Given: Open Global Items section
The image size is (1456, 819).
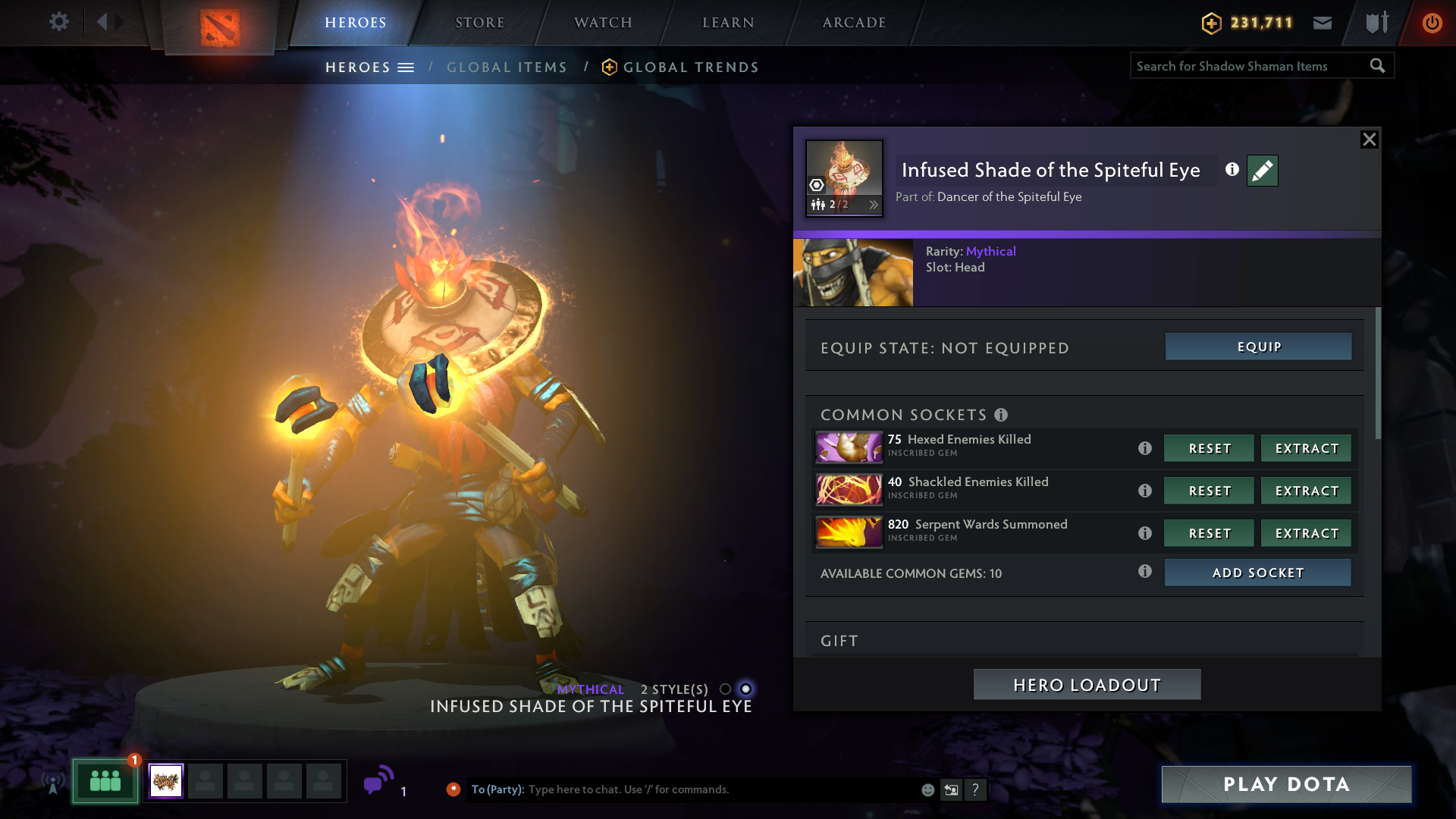Looking at the screenshot, I should click(507, 67).
